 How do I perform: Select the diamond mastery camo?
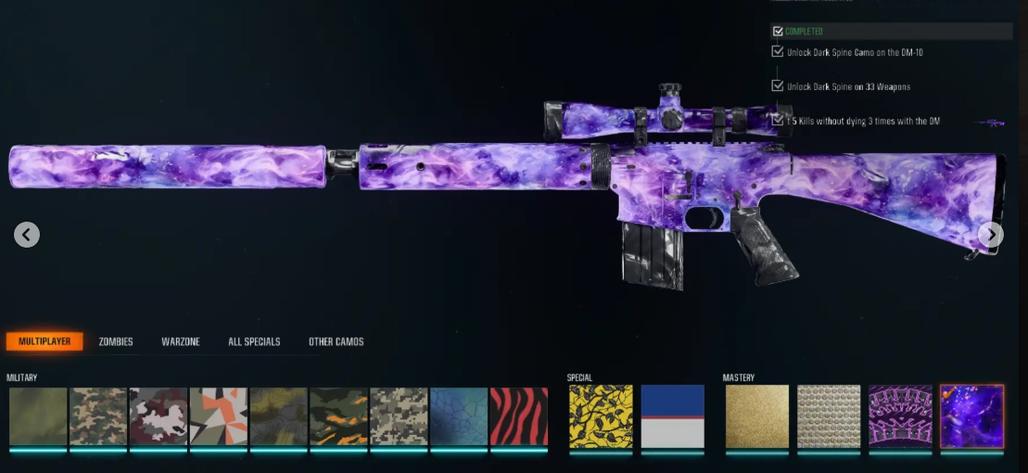828,416
